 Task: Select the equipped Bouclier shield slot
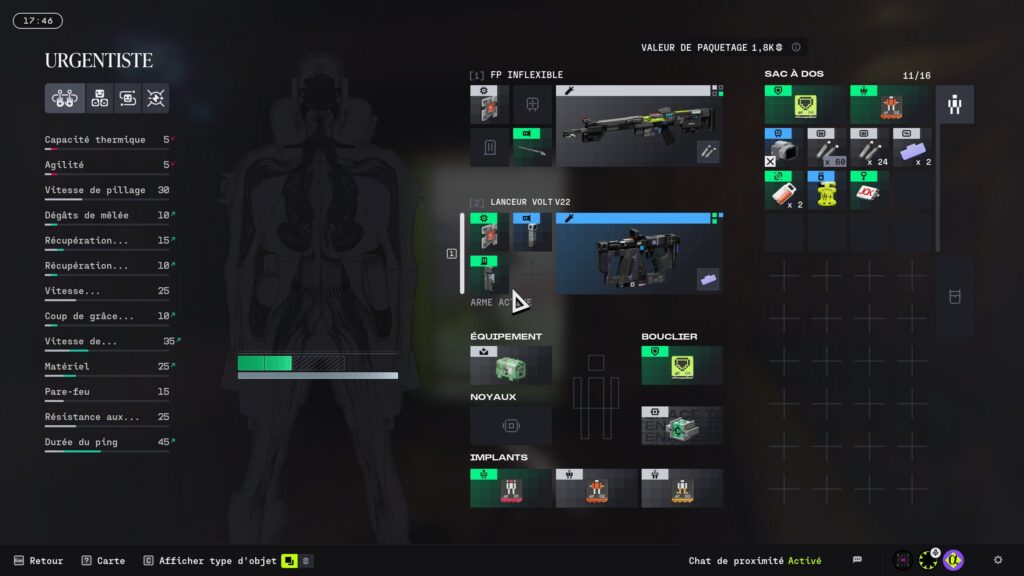682,366
